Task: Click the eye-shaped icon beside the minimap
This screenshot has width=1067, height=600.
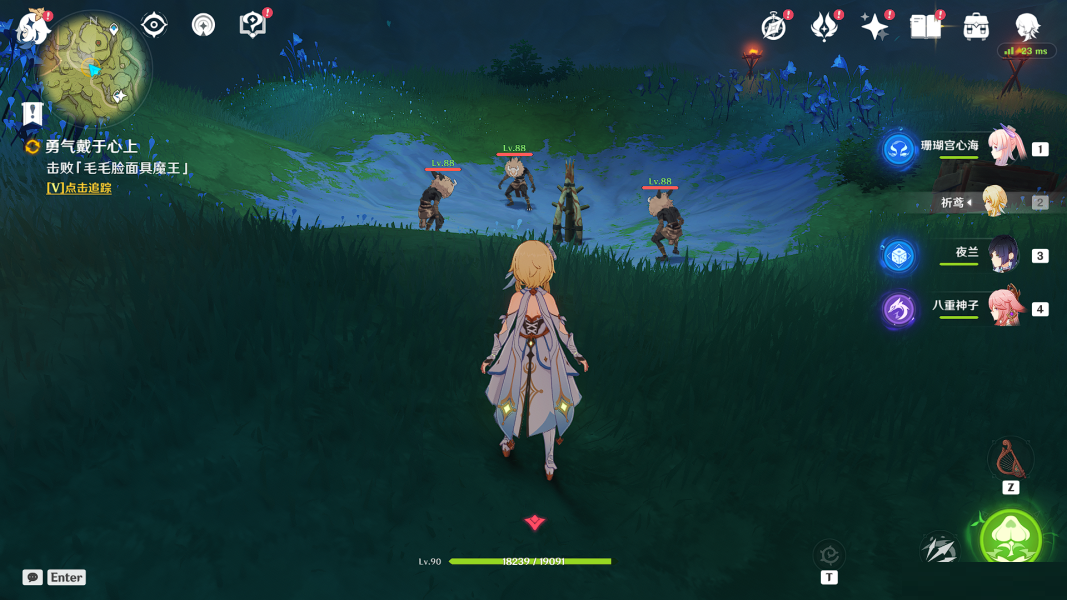Action: [154, 24]
